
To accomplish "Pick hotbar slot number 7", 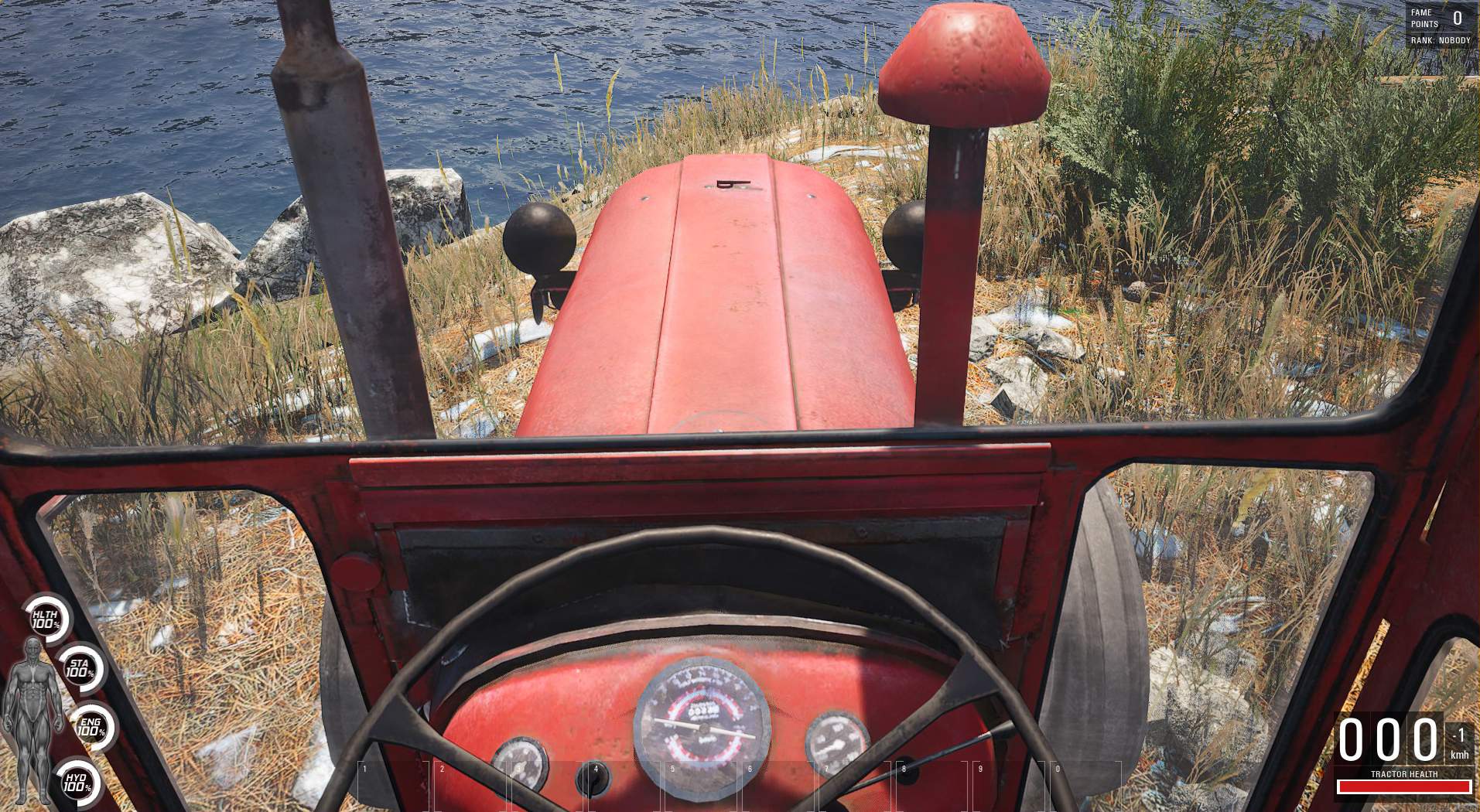I will tap(855, 786).
